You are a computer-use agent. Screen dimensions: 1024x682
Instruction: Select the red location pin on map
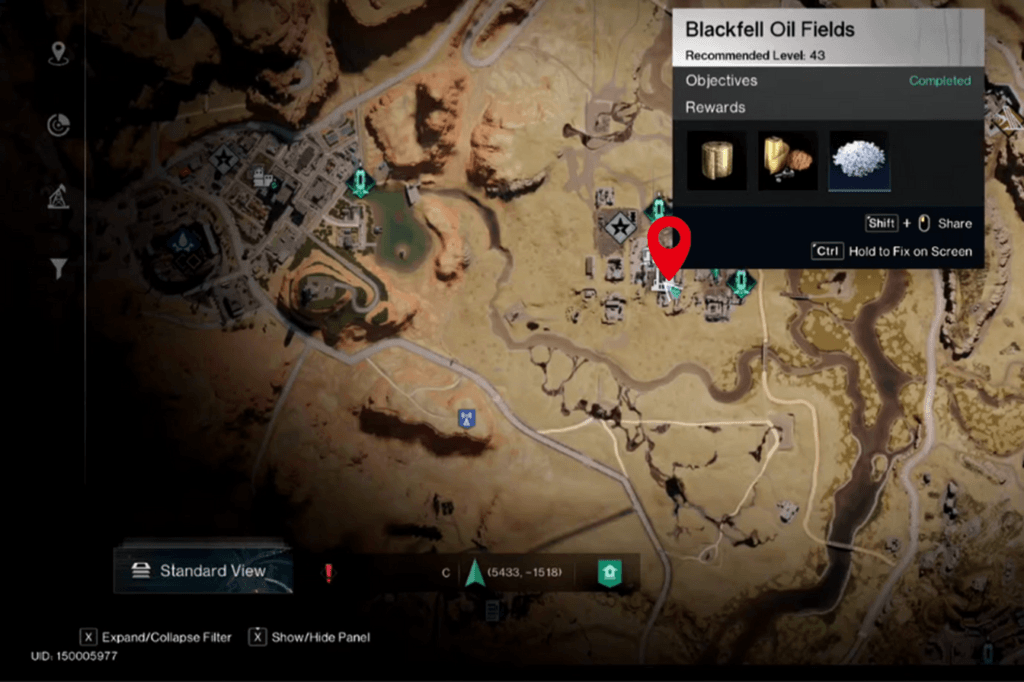click(669, 243)
